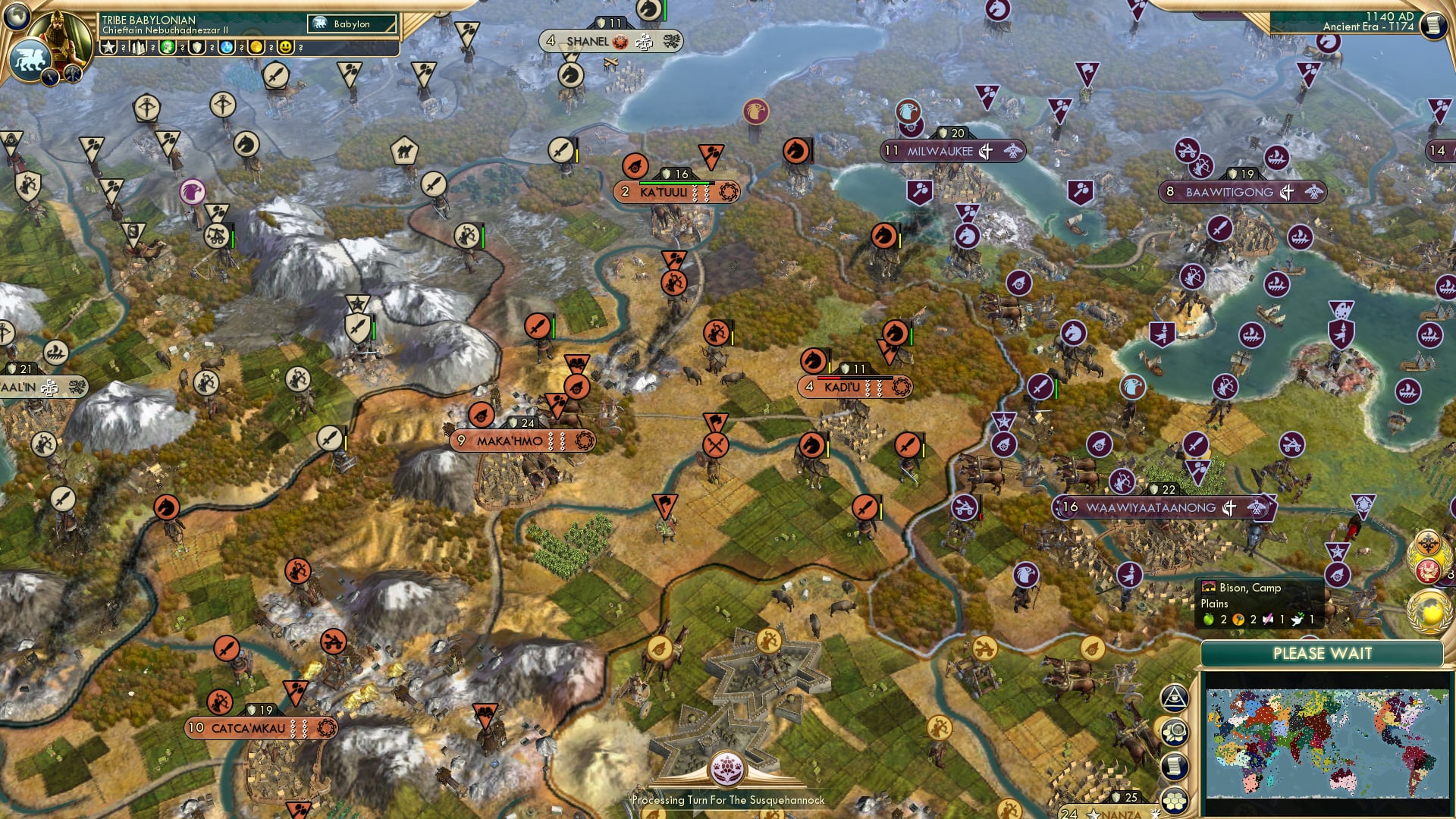Click the Please Wait turn button

(x=1322, y=654)
